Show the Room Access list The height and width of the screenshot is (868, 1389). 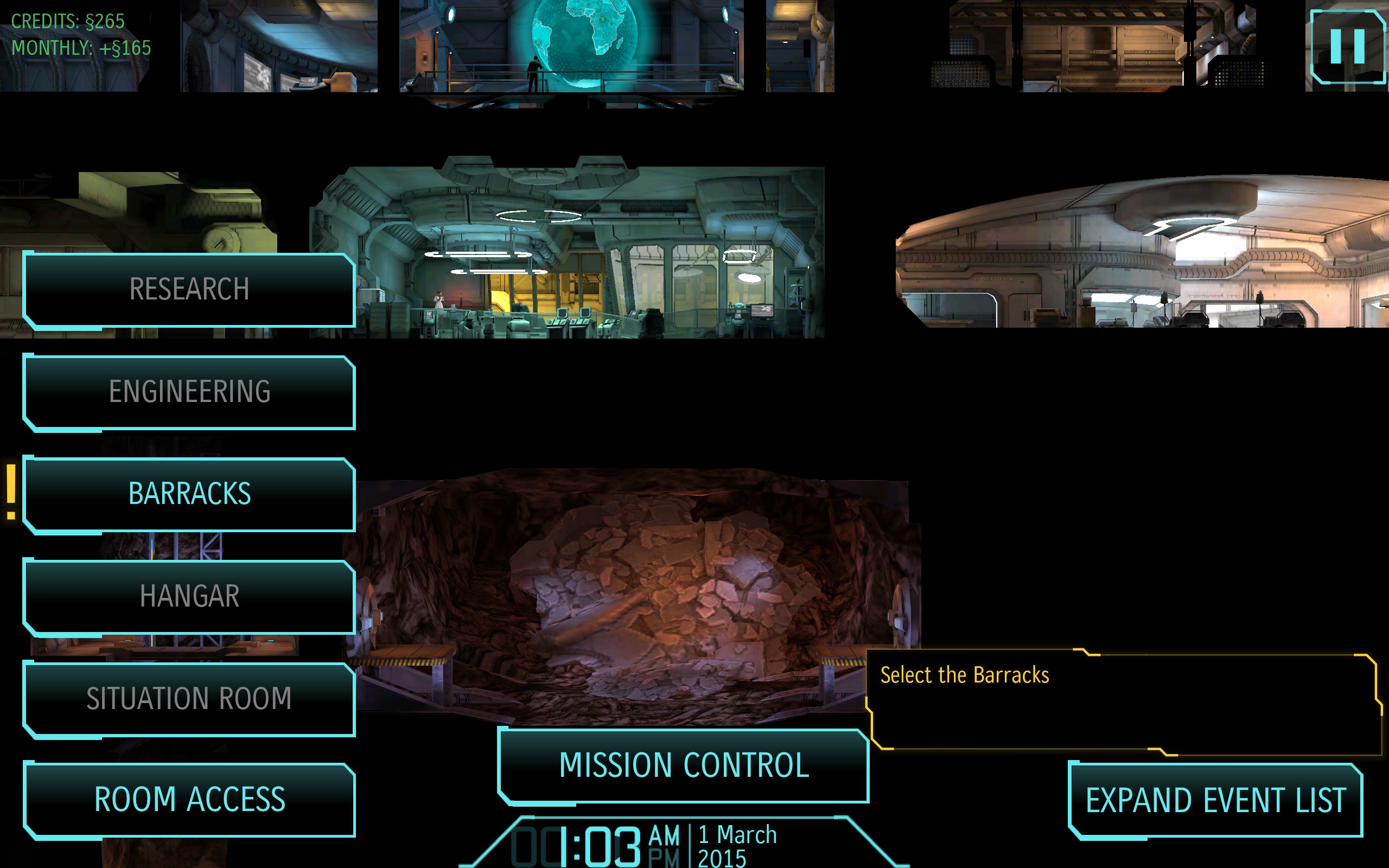click(x=189, y=800)
